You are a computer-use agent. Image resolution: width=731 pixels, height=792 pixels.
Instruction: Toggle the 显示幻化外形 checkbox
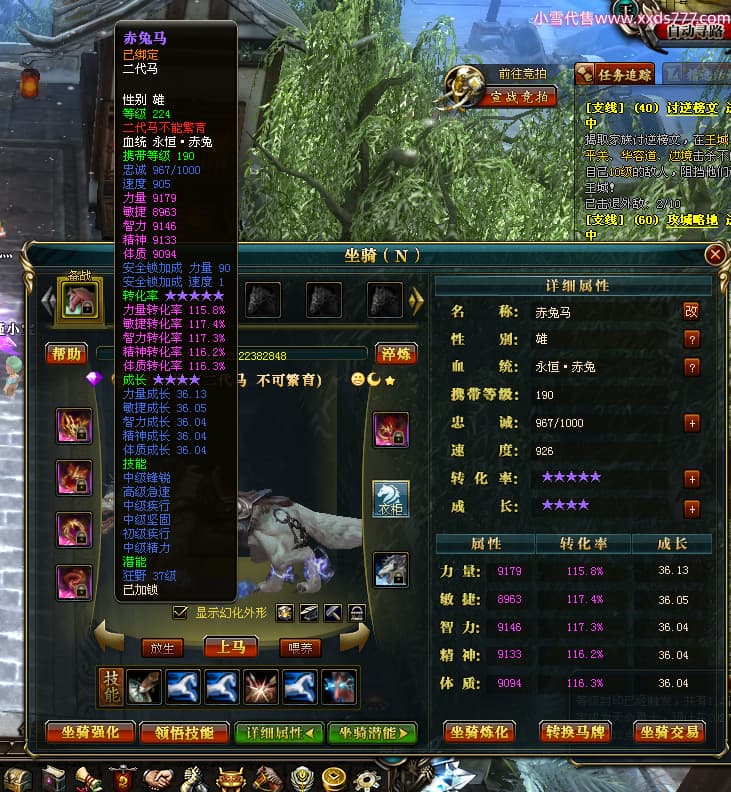(x=180, y=612)
